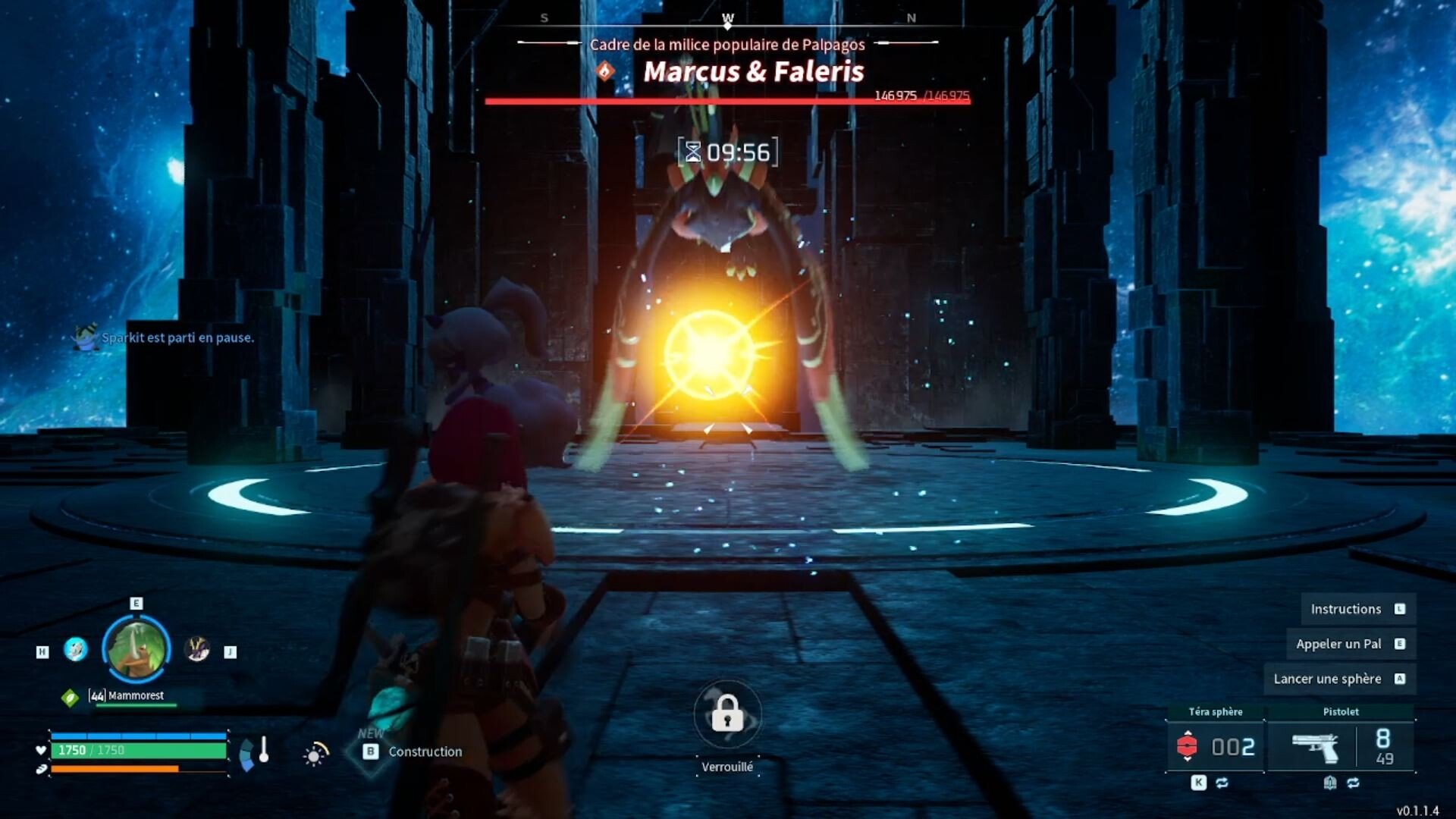Image resolution: width=1456 pixels, height=819 pixels.
Task: Click the red Téra sphère icon
Action: coord(1188,745)
